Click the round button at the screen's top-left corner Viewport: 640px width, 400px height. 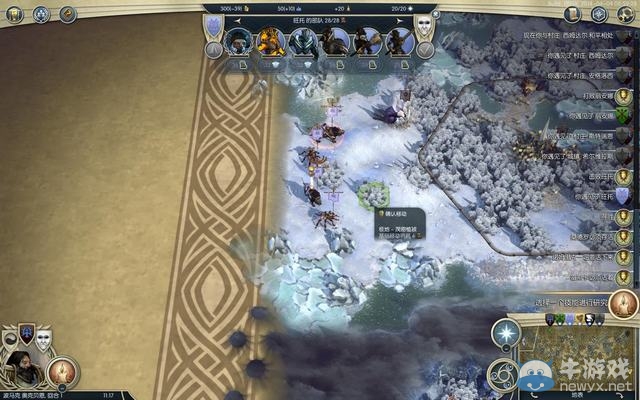coord(13,14)
